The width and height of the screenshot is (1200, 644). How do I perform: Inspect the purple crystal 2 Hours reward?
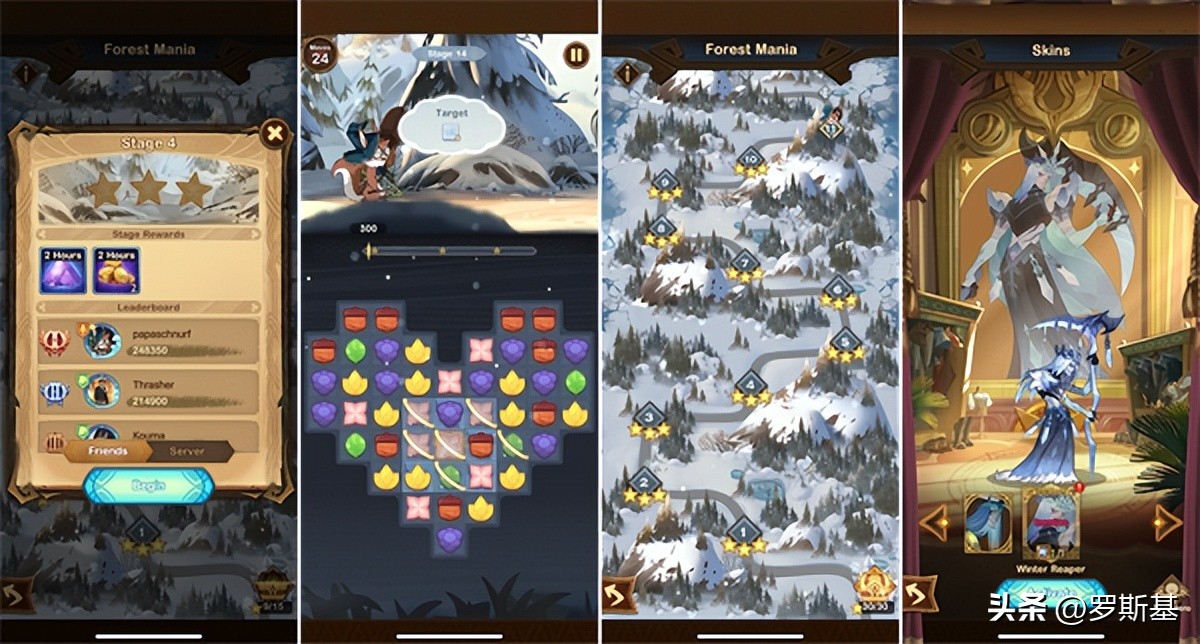[63, 271]
